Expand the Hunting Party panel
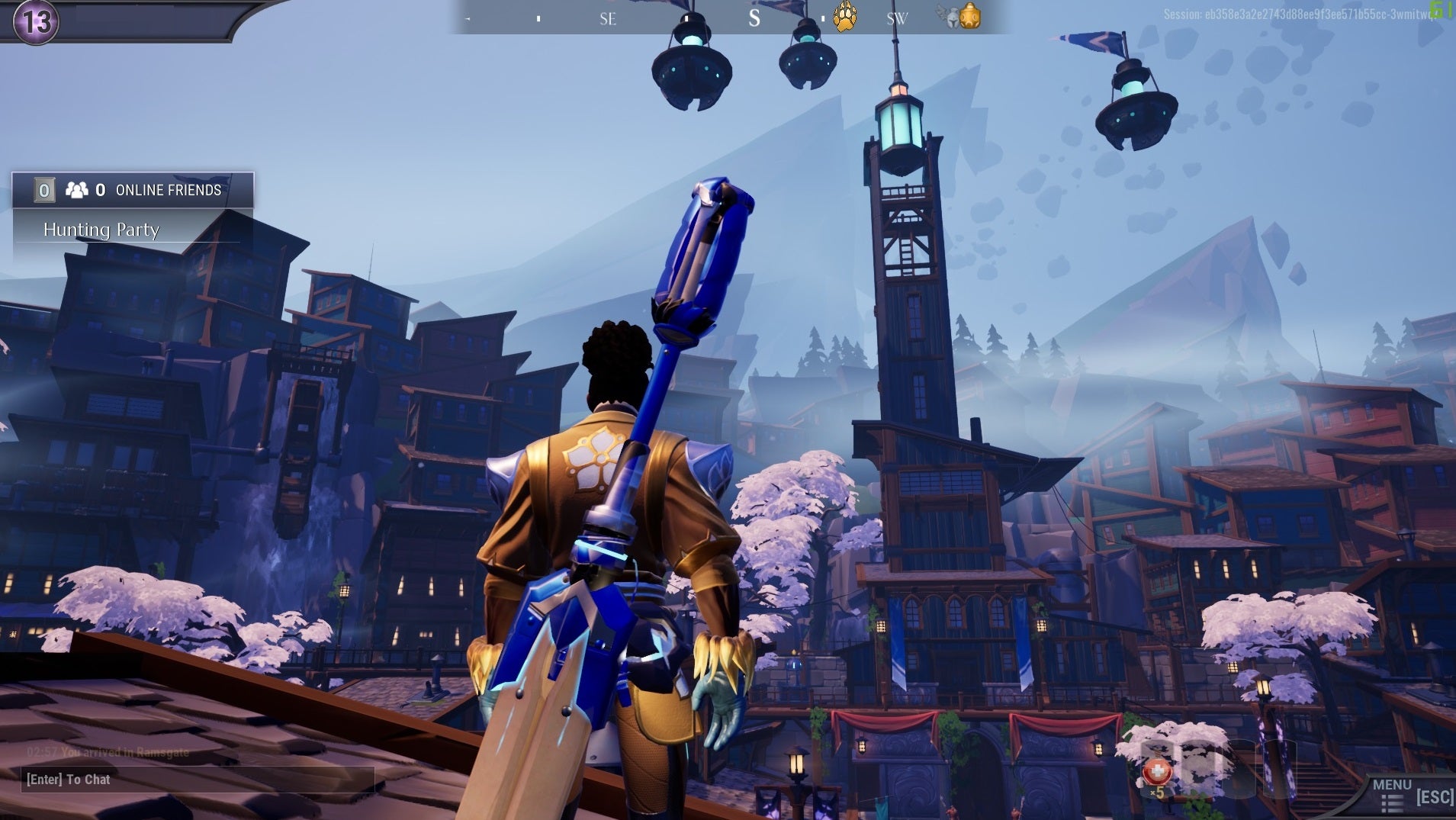The width and height of the screenshot is (1456, 820). pos(102,230)
